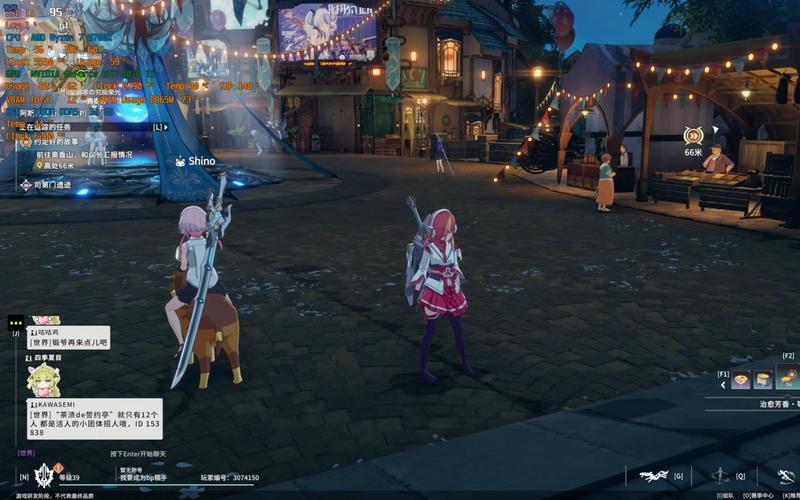Use the highlighted 治愈芳香 consumable slot
800x500 pixels.
[788, 377]
